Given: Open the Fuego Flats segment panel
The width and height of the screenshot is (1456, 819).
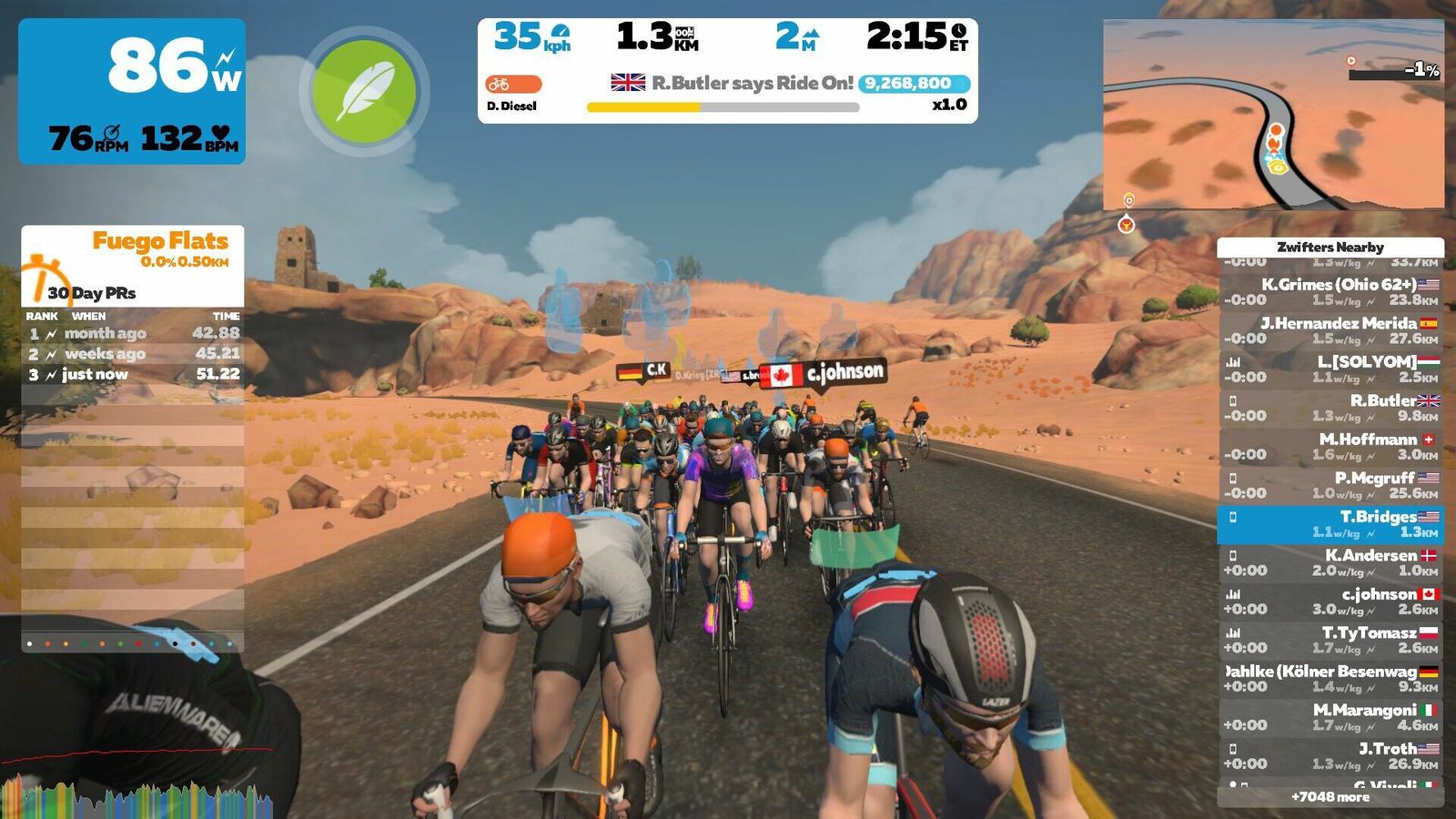Looking at the screenshot, I should (133, 265).
